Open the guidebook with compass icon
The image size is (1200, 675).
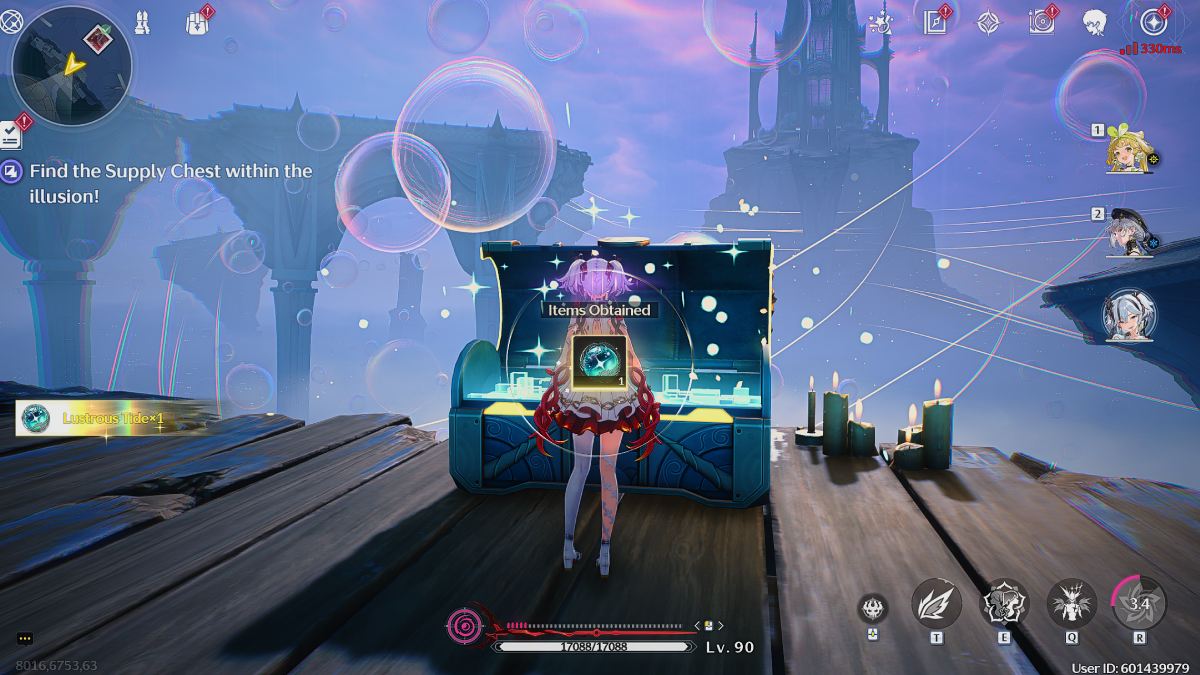pyautogui.click(x=936, y=21)
